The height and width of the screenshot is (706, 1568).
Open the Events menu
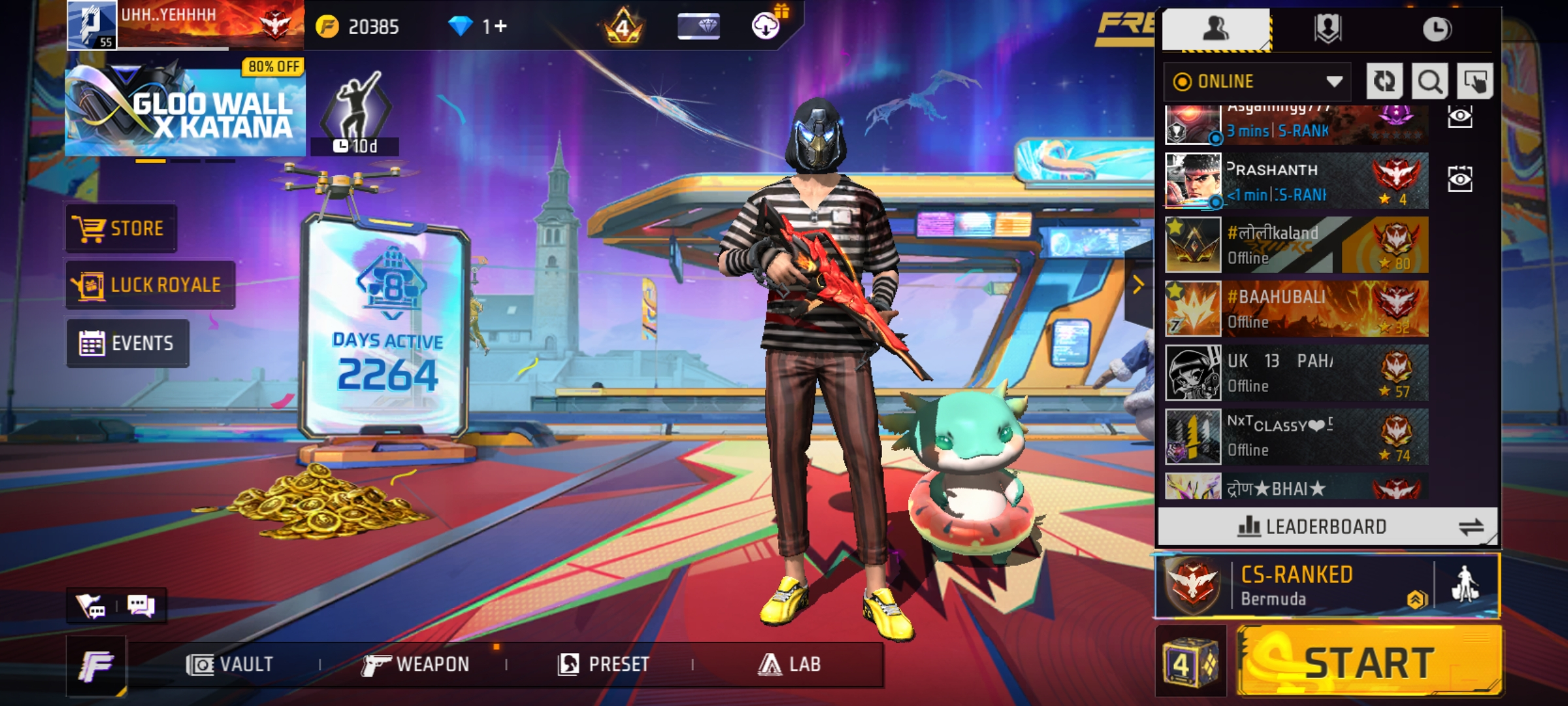(x=127, y=343)
